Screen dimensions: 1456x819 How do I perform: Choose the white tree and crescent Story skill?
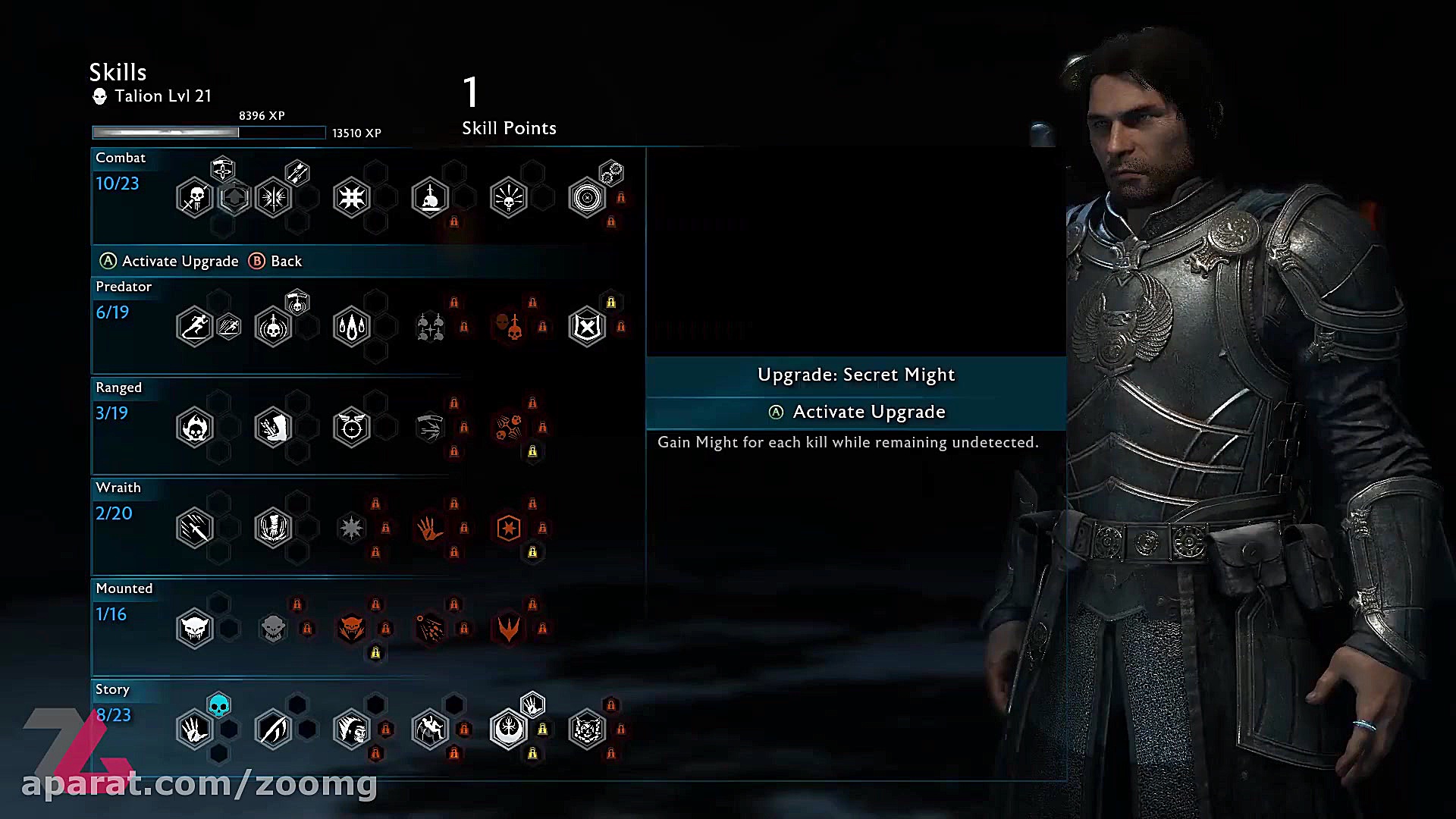(509, 730)
